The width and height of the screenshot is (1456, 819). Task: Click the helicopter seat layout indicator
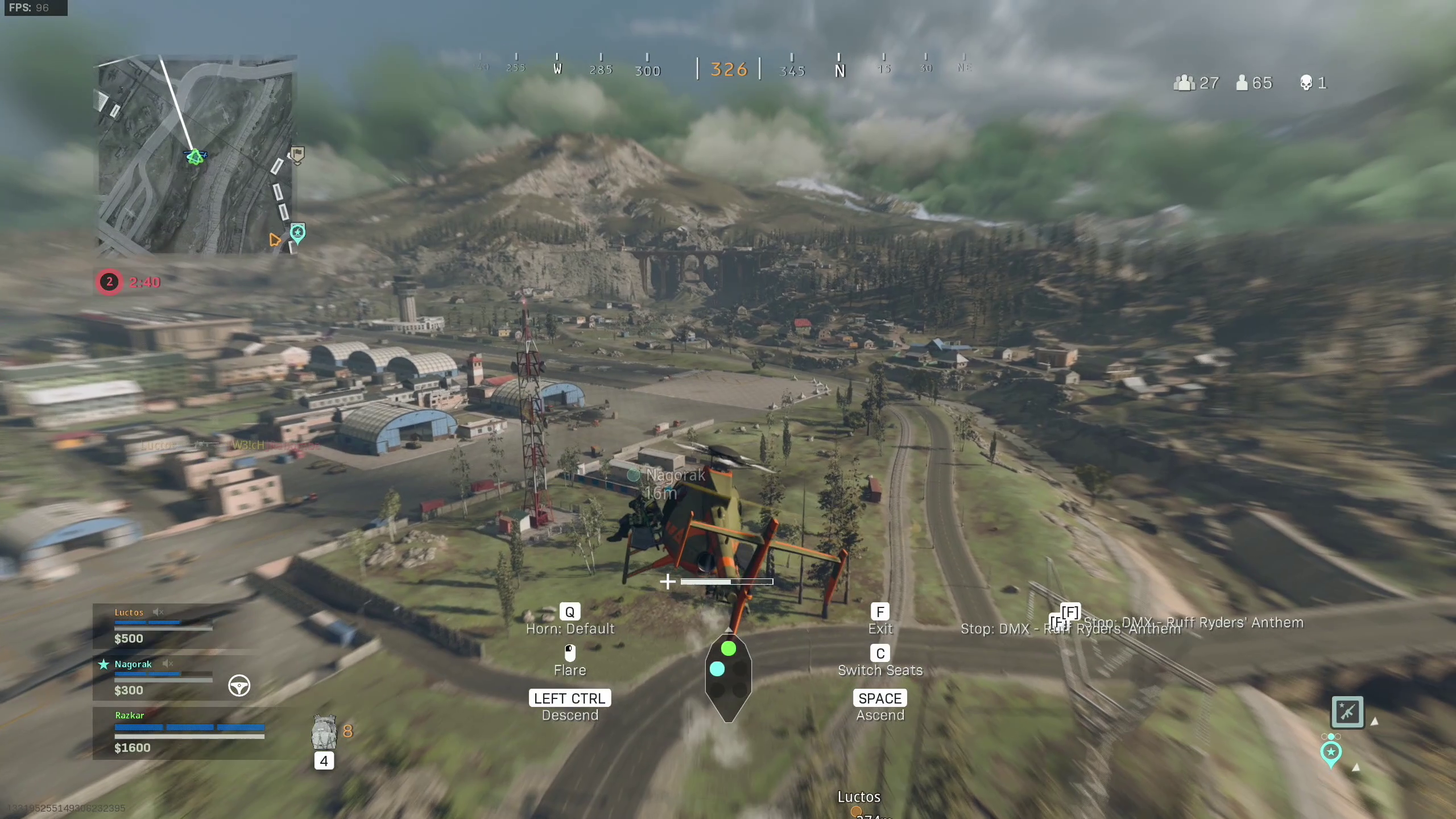(728, 677)
